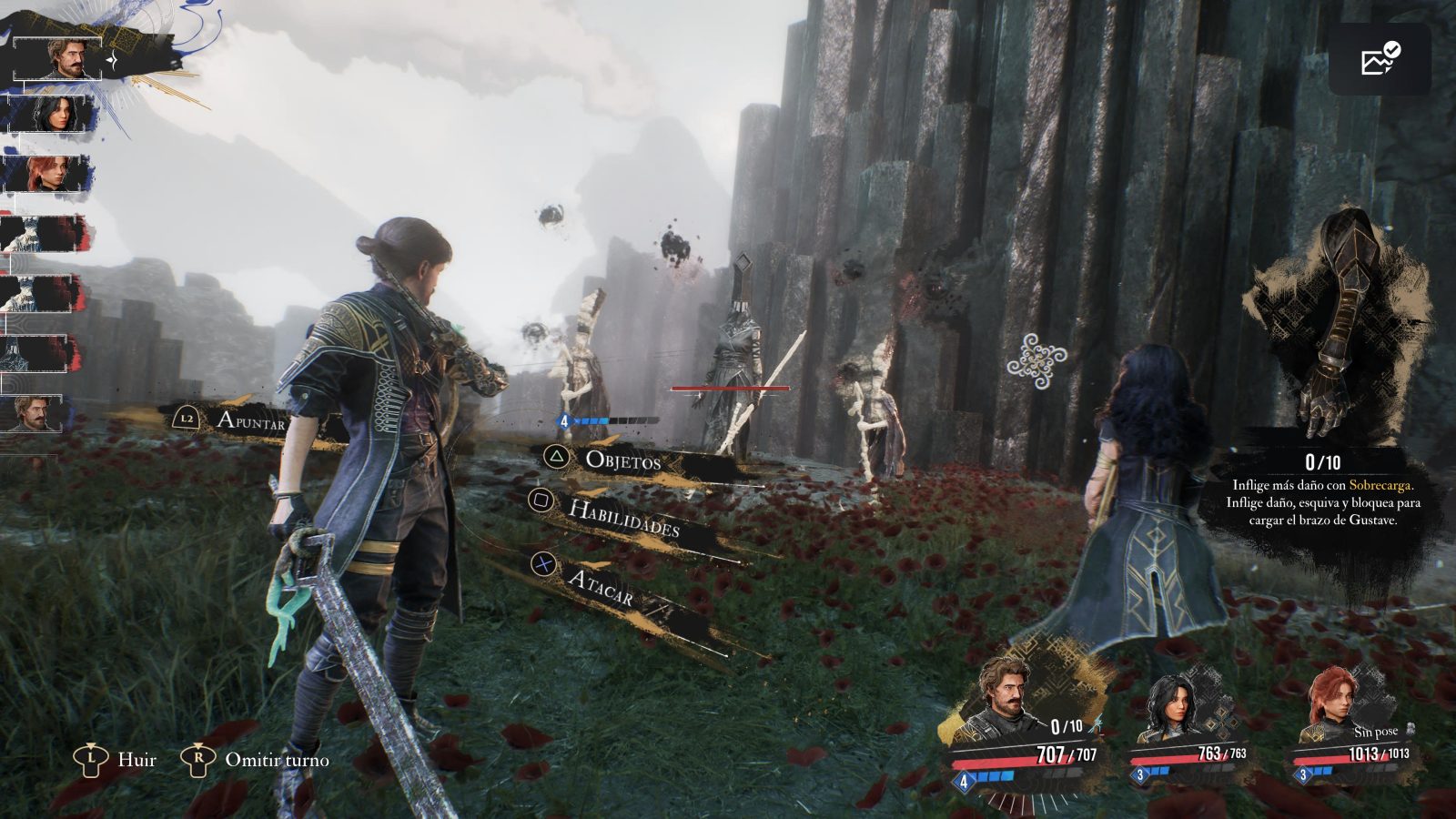Open the screenshot-saved notification icon
The width and height of the screenshot is (1456, 819).
(x=1380, y=59)
